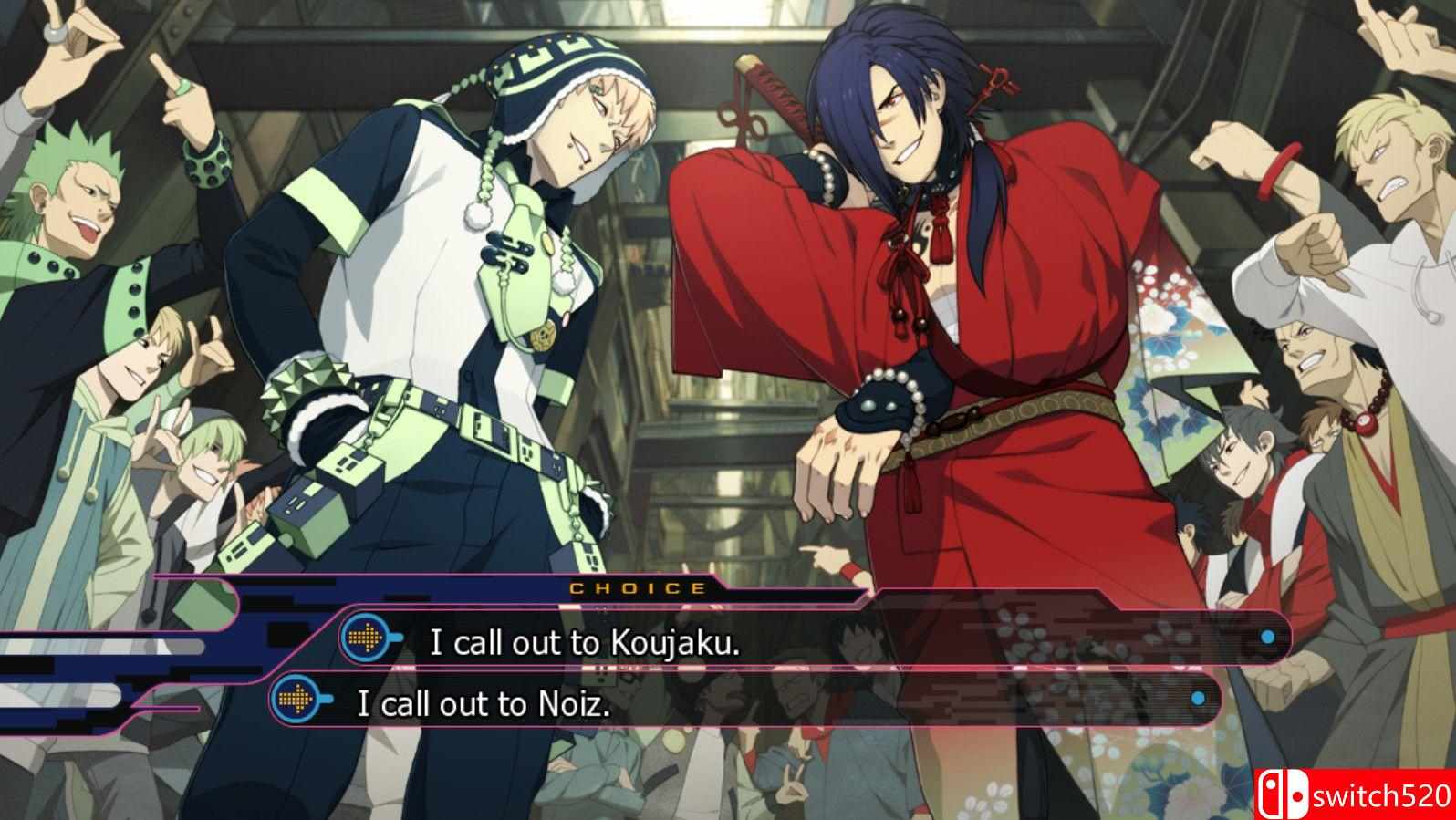This screenshot has width=1456, height=820.
Task: Click the blue dot at the end of the Noiz option
Action: [x=1198, y=696]
